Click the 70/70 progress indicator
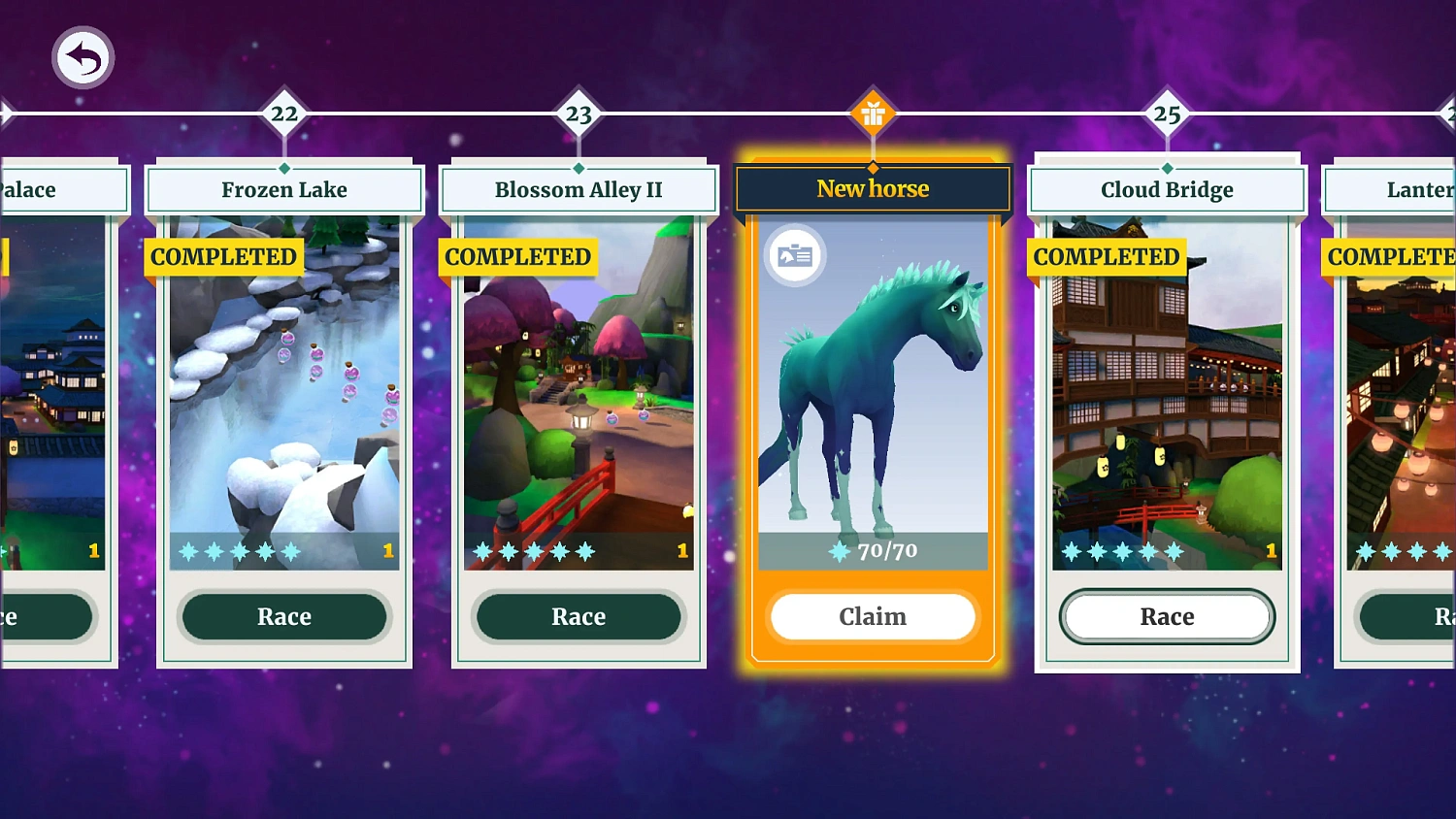The image size is (1456, 819). tap(872, 550)
